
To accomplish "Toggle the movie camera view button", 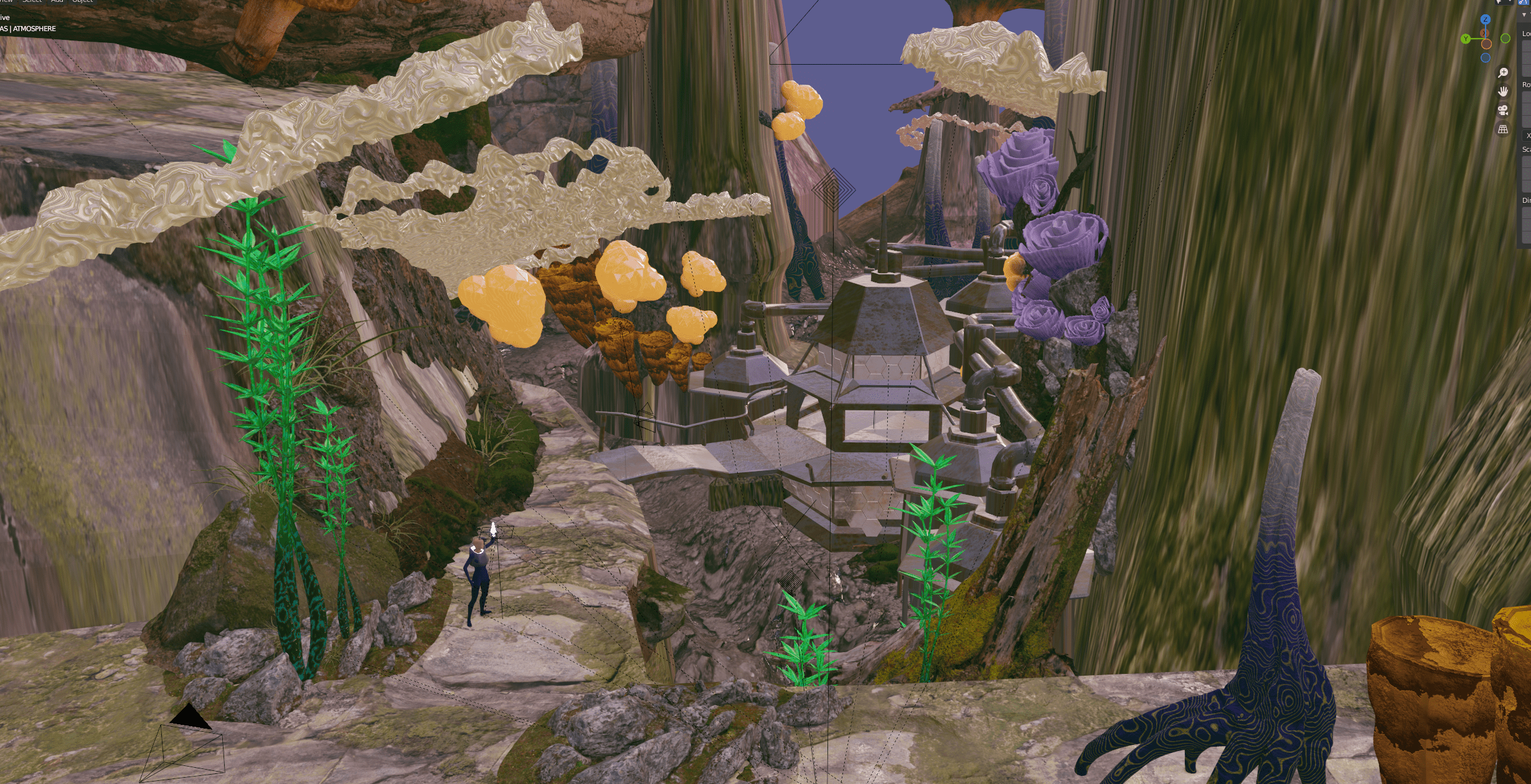I will [1503, 110].
